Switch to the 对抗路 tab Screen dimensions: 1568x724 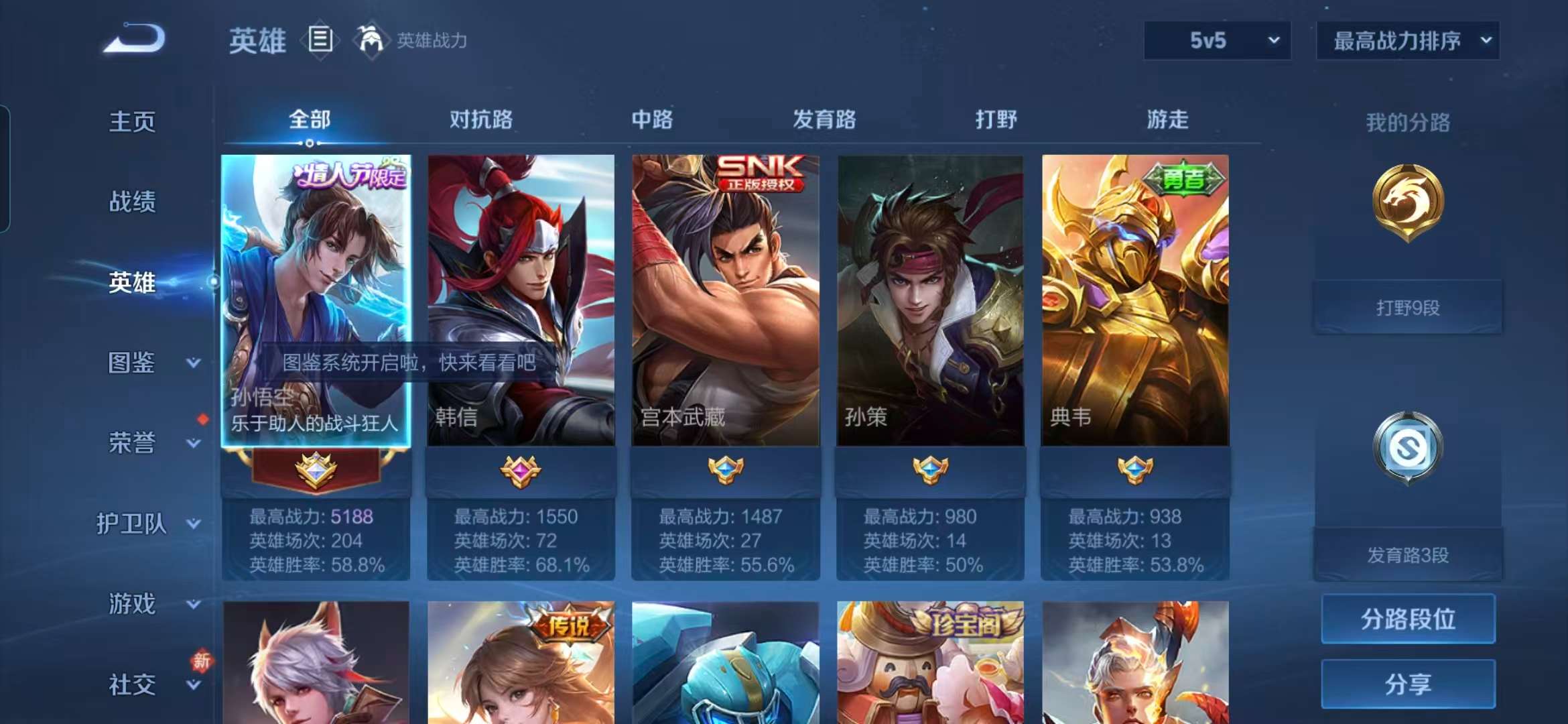[x=482, y=119]
